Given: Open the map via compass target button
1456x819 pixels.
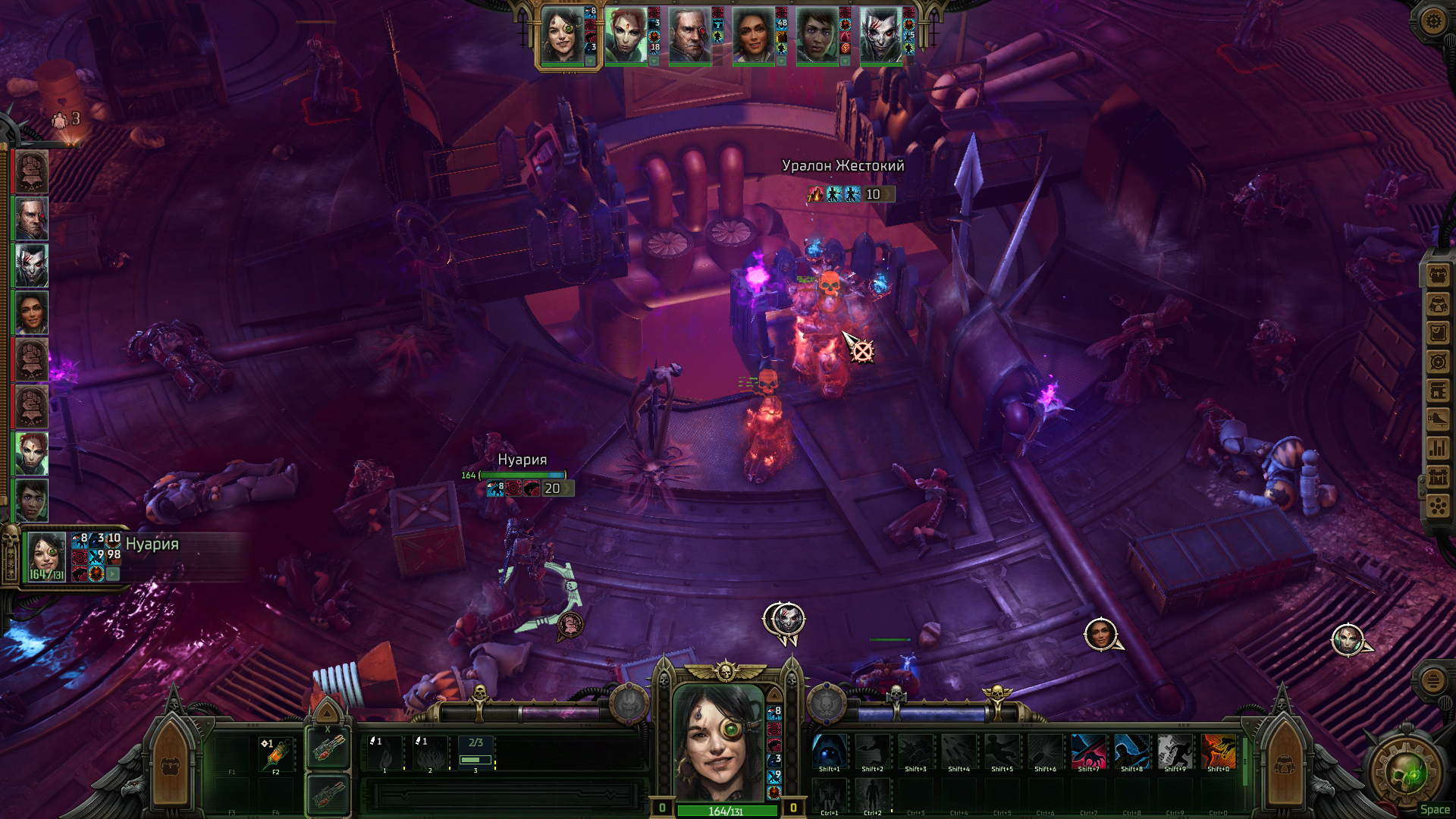Looking at the screenshot, I should tap(1438, 362).
